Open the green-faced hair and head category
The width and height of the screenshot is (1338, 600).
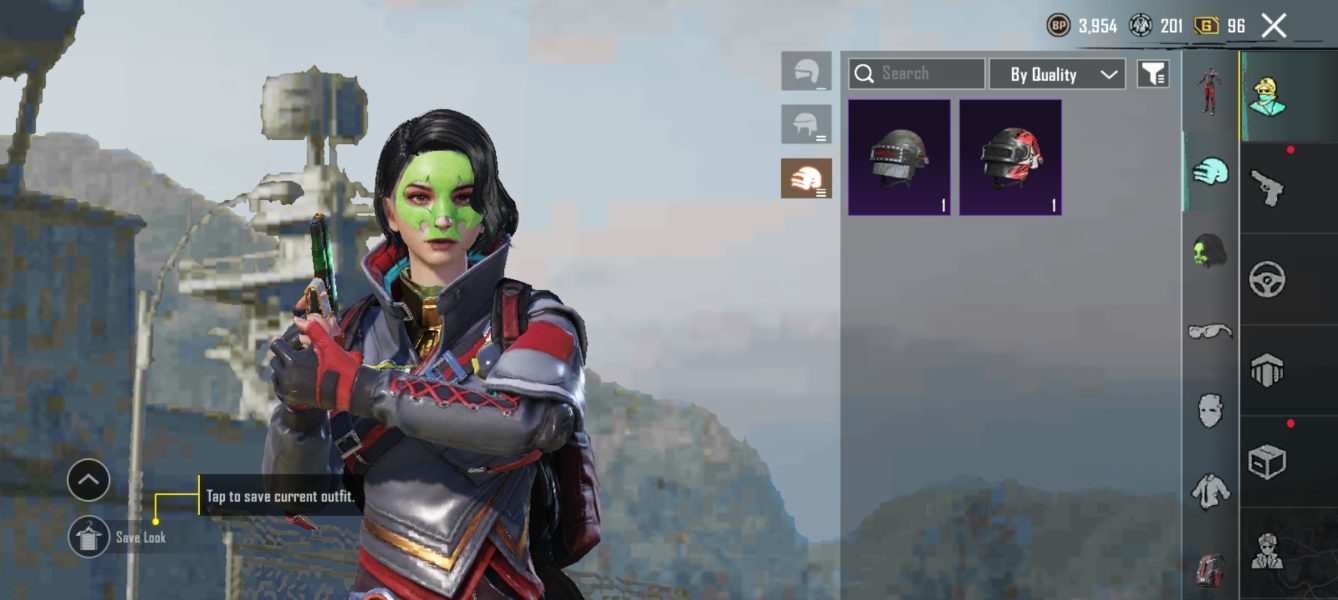1211,251
